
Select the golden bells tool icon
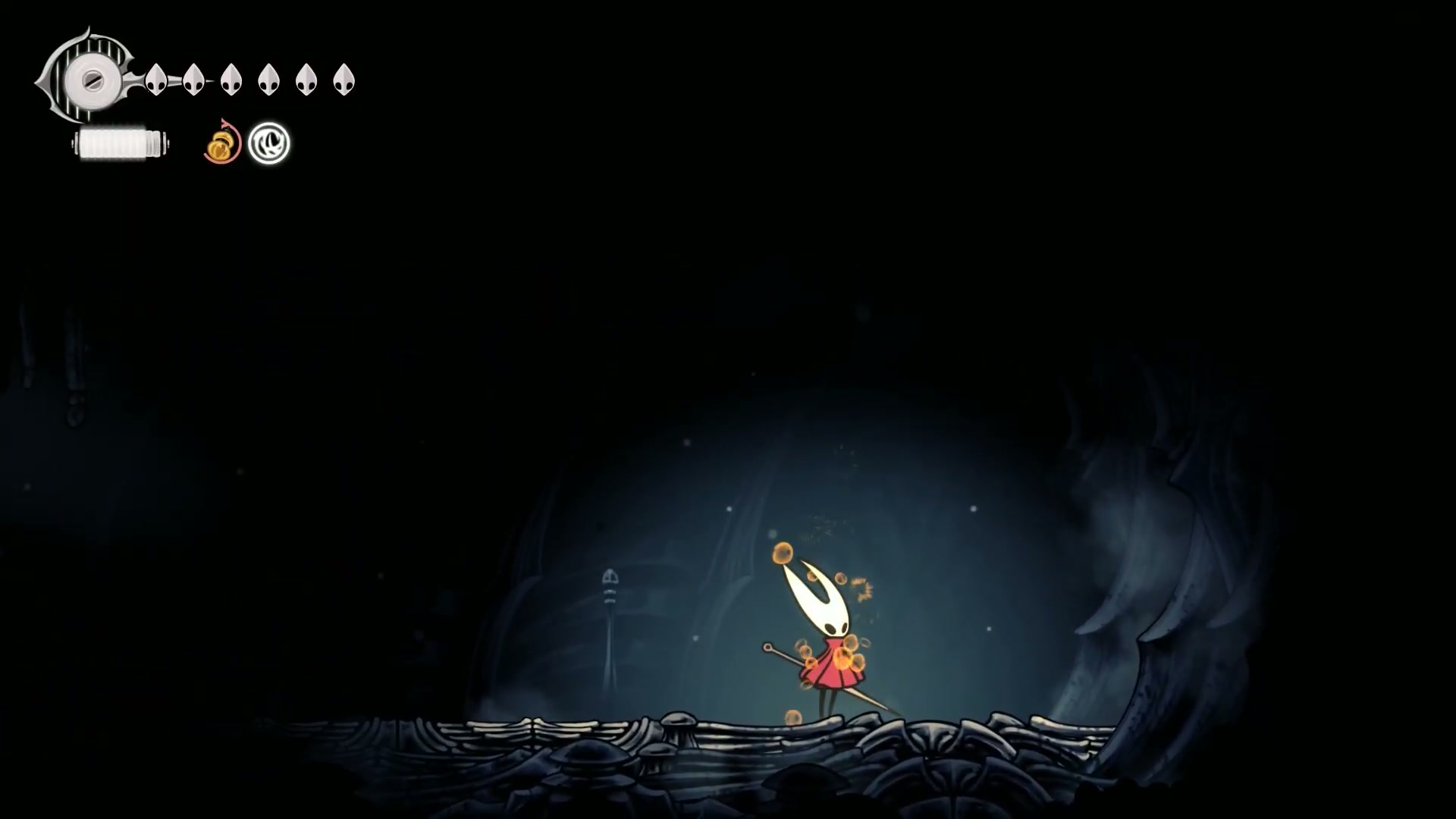[x=221, y=143]
